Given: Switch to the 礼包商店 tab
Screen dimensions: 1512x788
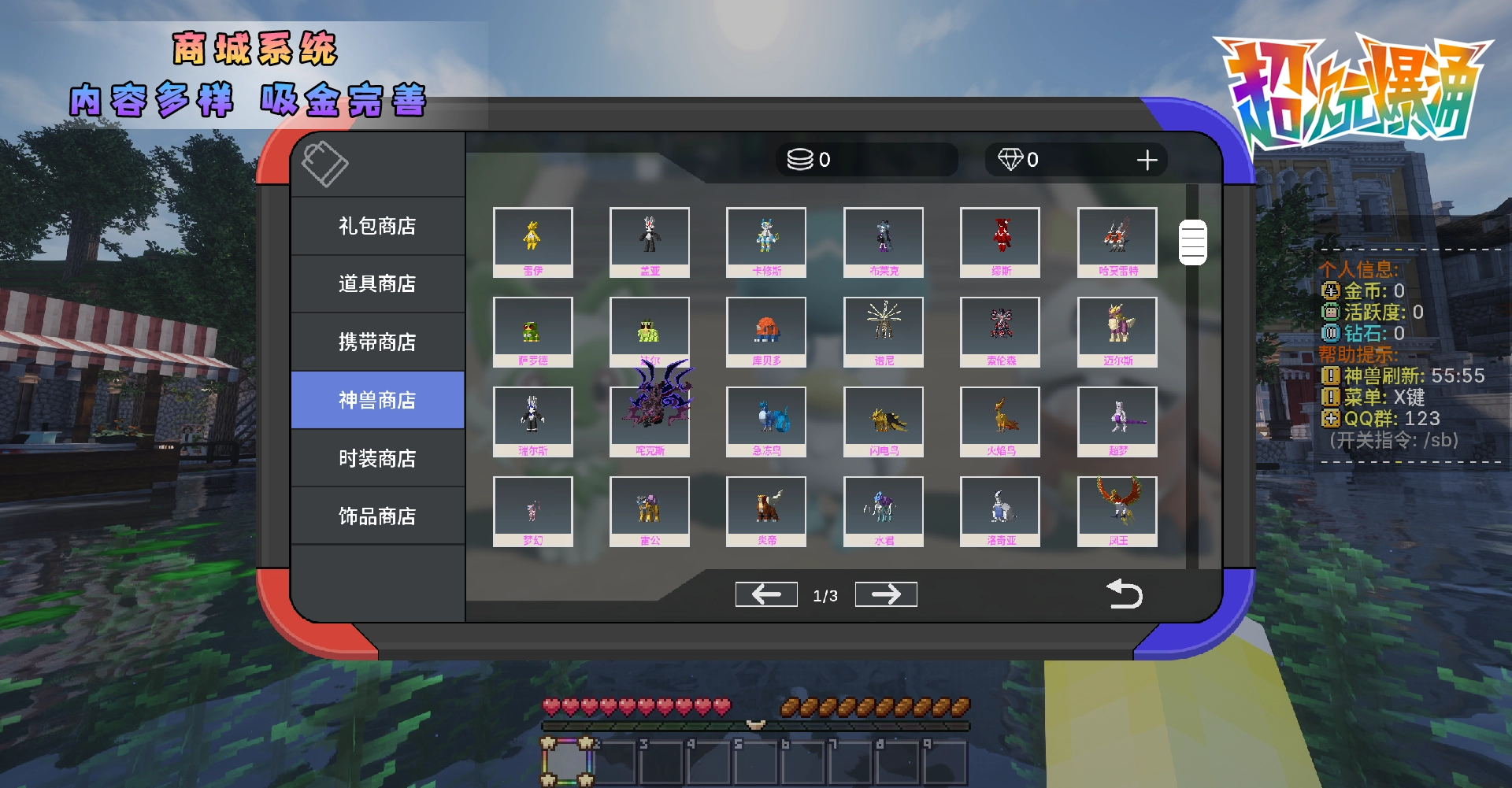Looking at the screenshot, I should (377, 226).
